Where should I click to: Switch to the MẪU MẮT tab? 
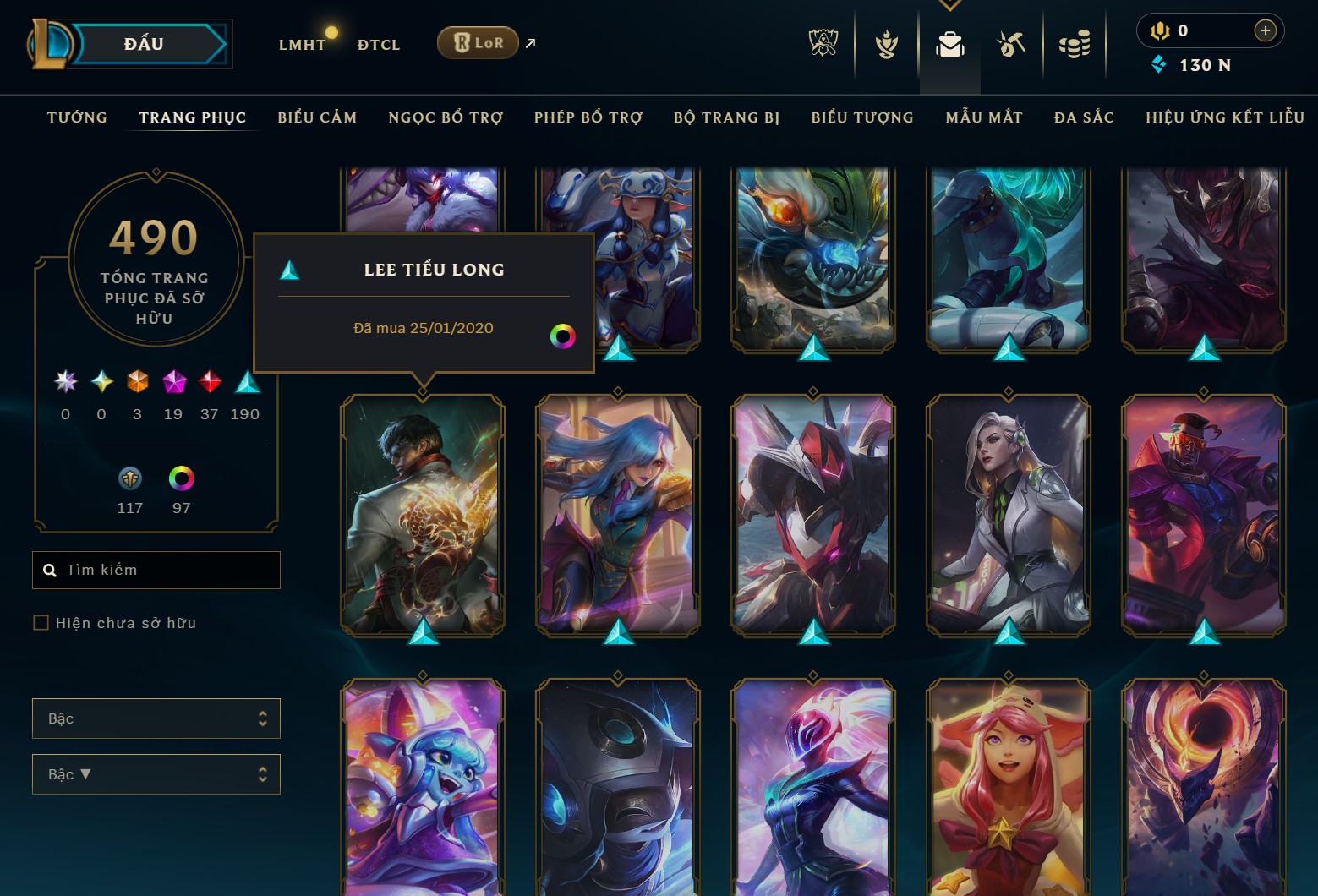[983, 117]
